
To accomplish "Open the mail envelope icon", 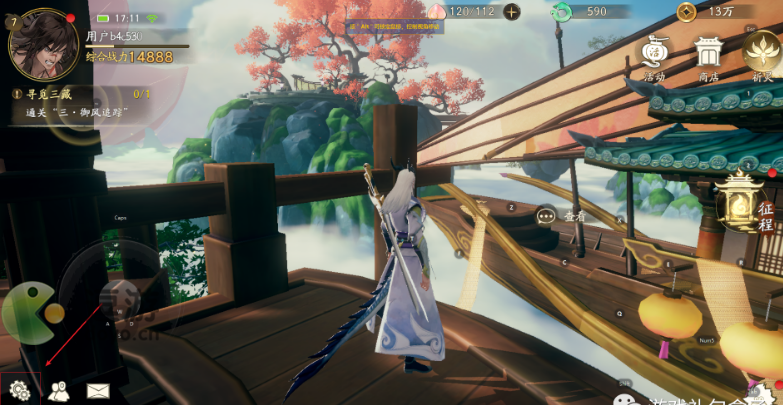I will click(x=97, y=390).
